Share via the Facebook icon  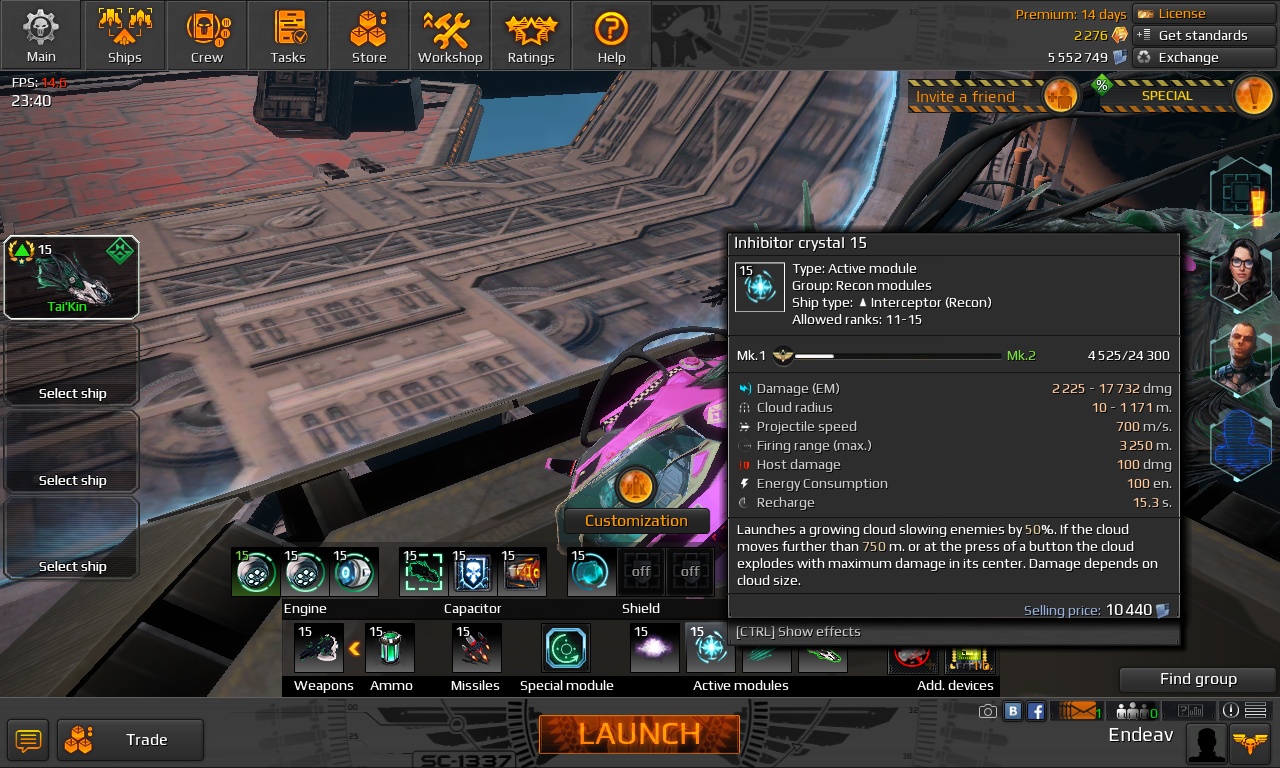click(1036, 710)
